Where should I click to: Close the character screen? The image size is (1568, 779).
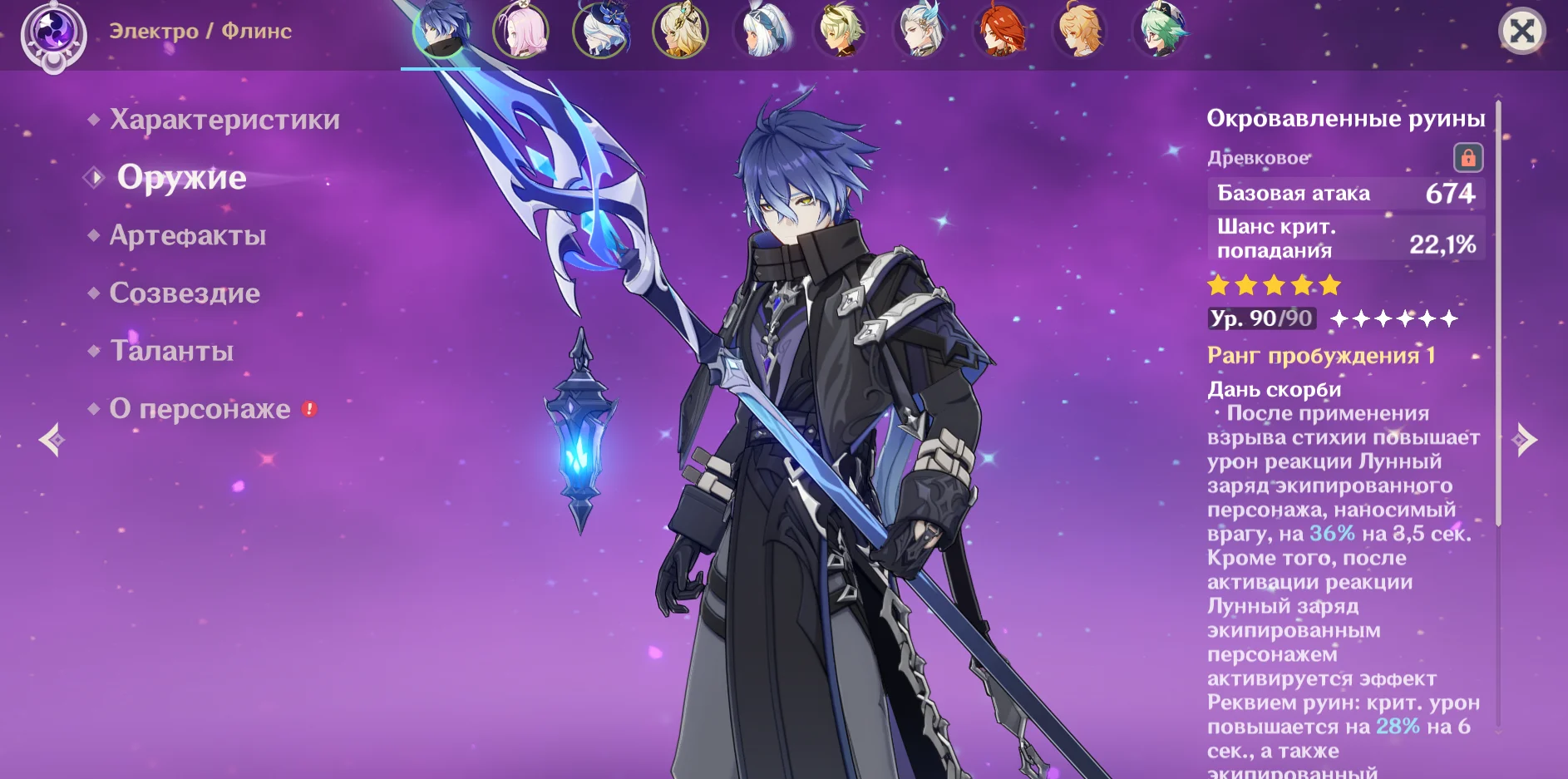(1521, 32)
